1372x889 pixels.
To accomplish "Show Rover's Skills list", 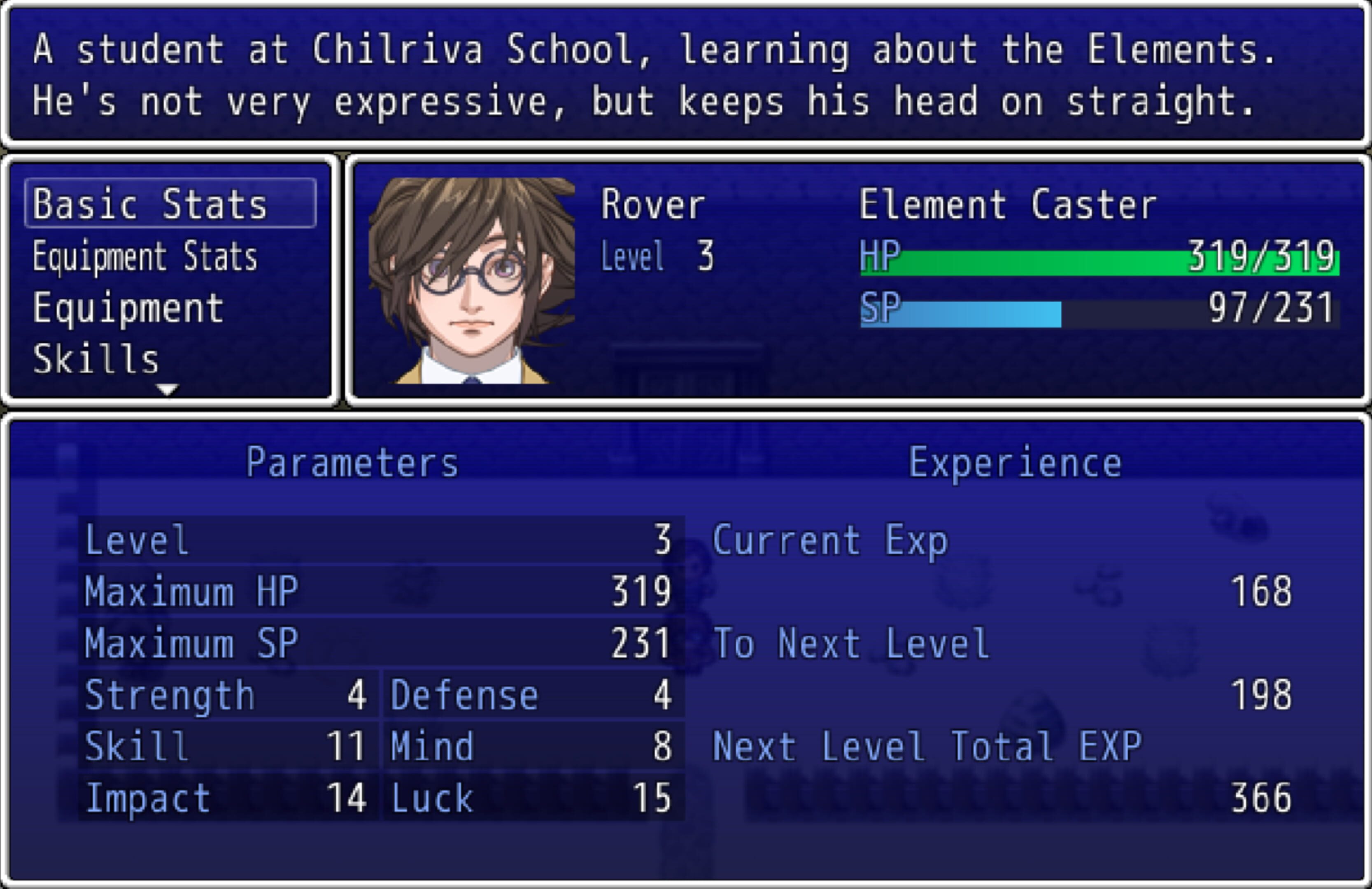I will coord(96,358).
